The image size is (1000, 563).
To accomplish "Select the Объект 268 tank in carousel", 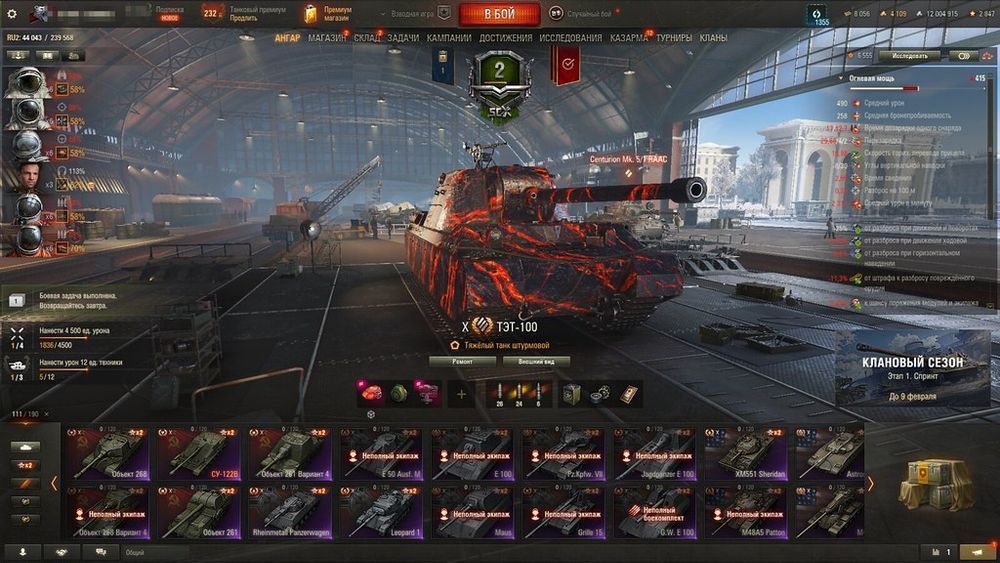I will (x=107, y=453).
